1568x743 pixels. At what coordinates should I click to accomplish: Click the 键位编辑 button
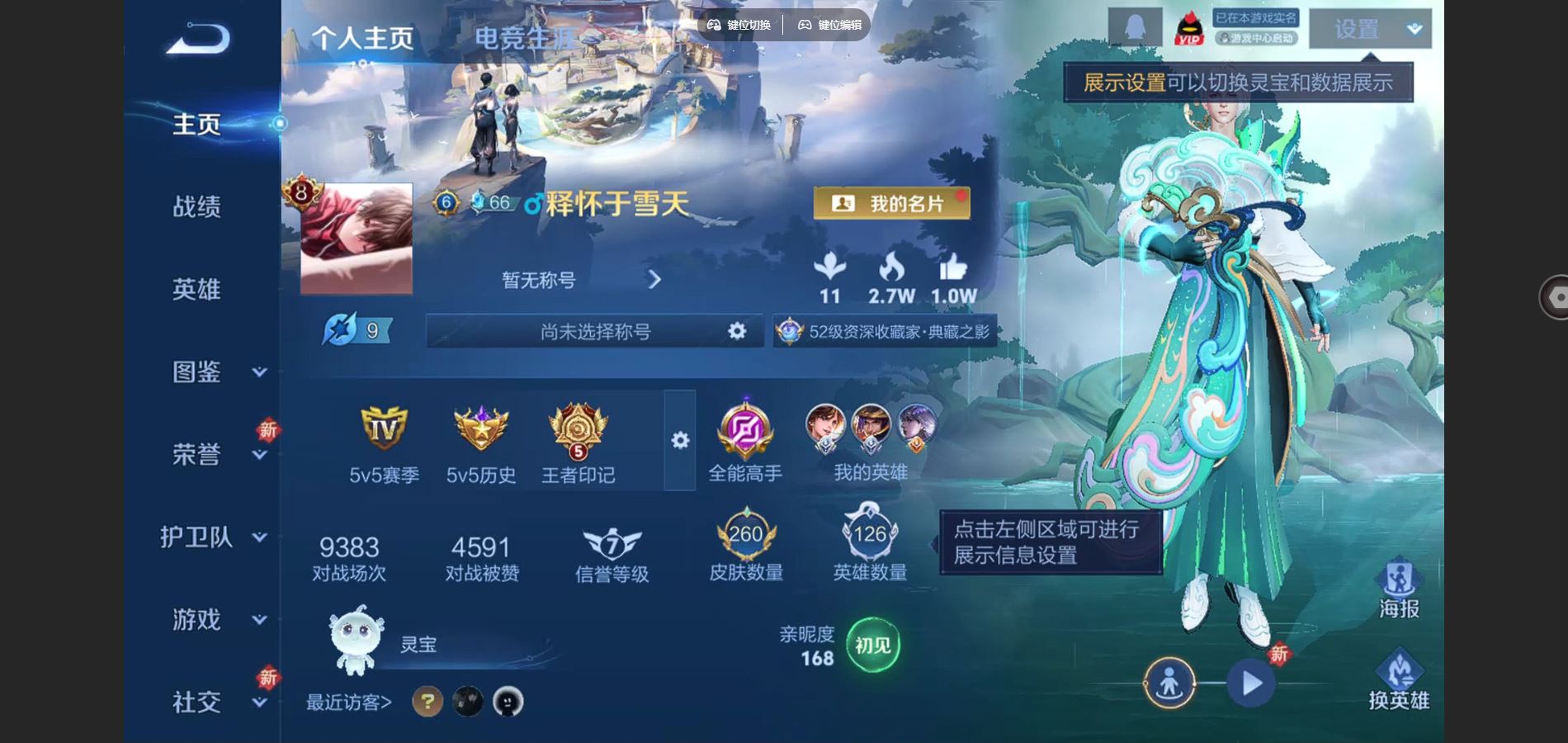(x=828, y=25)
